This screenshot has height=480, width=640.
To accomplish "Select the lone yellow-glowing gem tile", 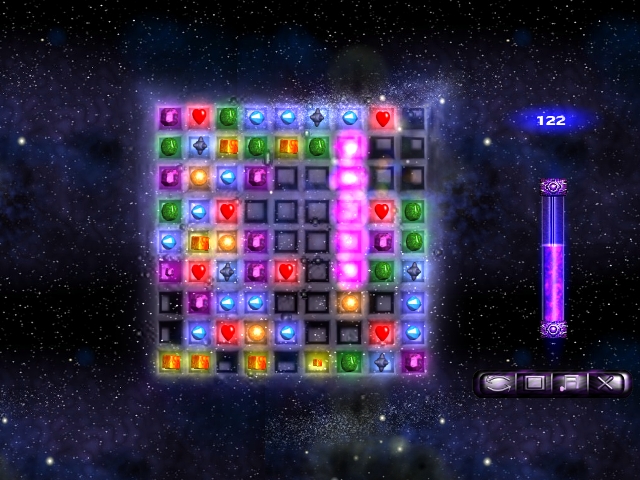I will (319, 361).
